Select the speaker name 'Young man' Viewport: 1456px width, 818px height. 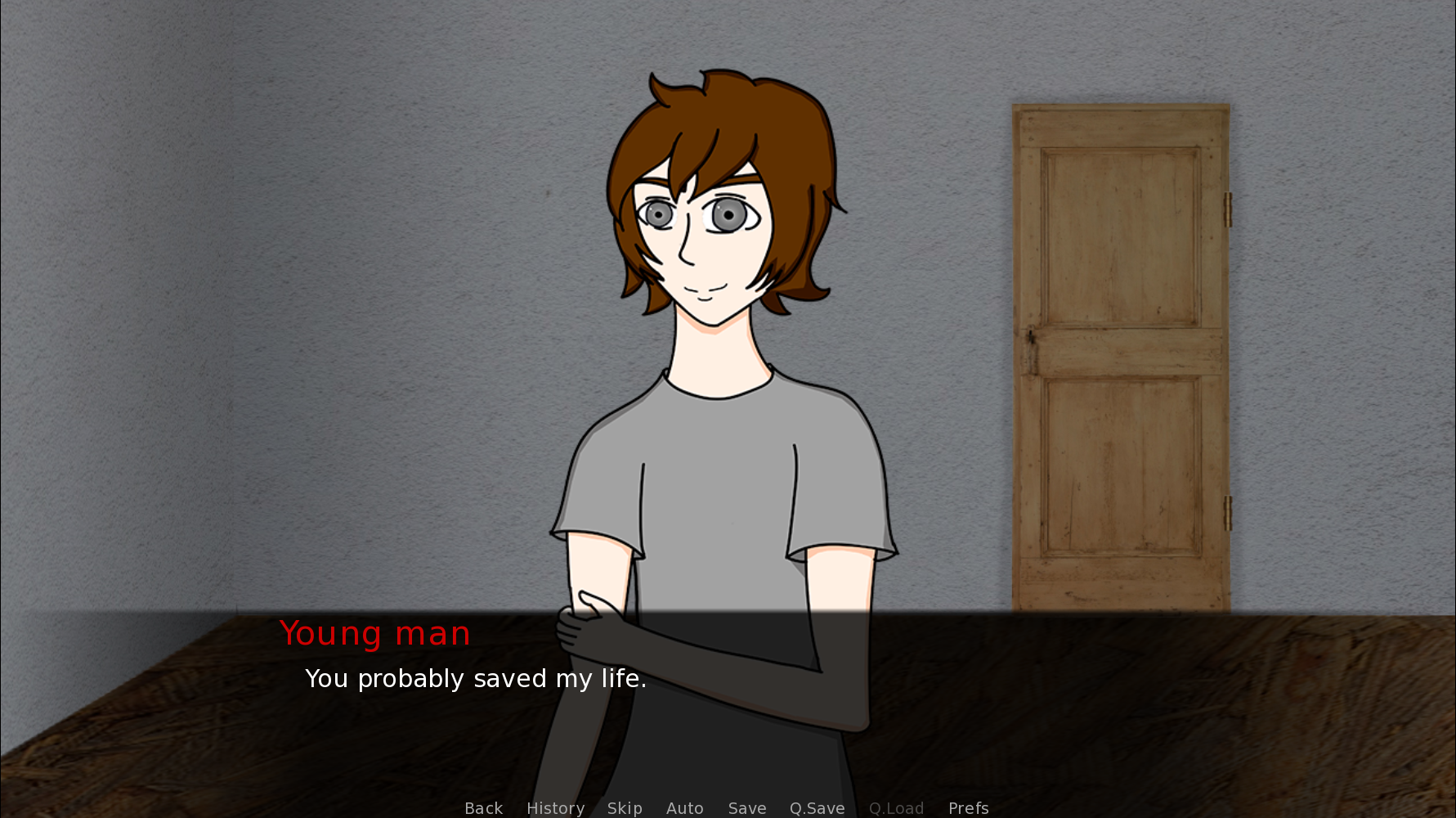(x=374, y=633)
